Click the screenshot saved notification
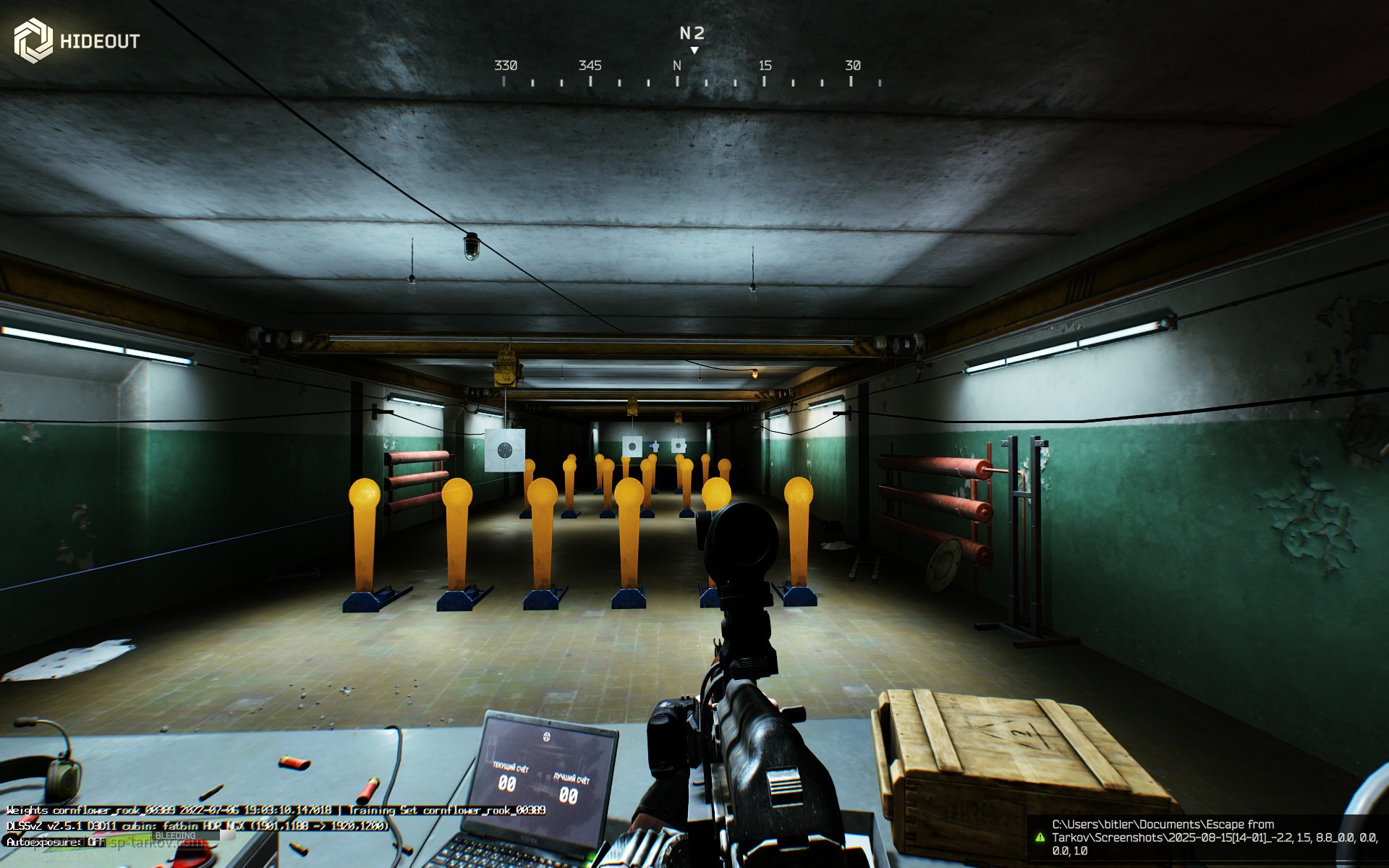Image resolution: width=1389 pixels, height=868 pixels. pyautogui.click(x=1207, y=838)
